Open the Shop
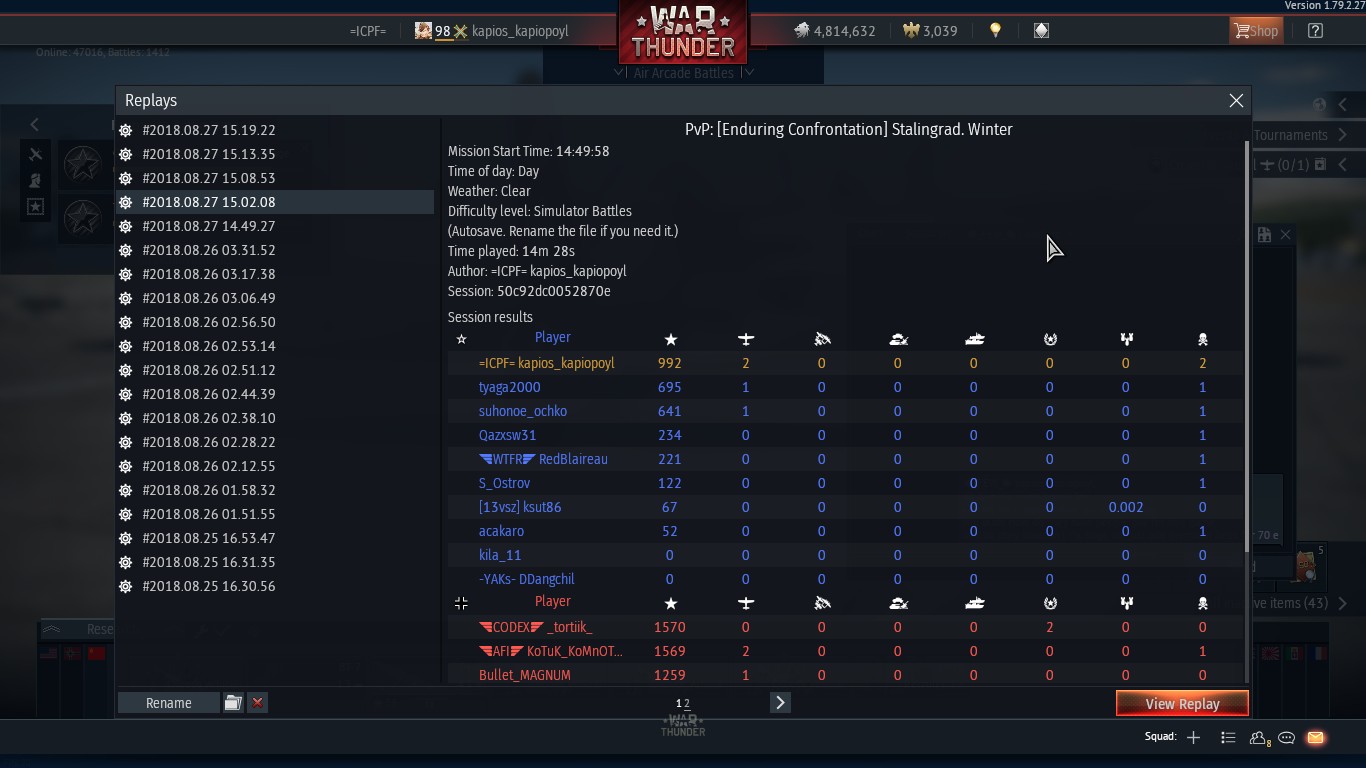The image size is (1366, 768). tap(1255, 31)
